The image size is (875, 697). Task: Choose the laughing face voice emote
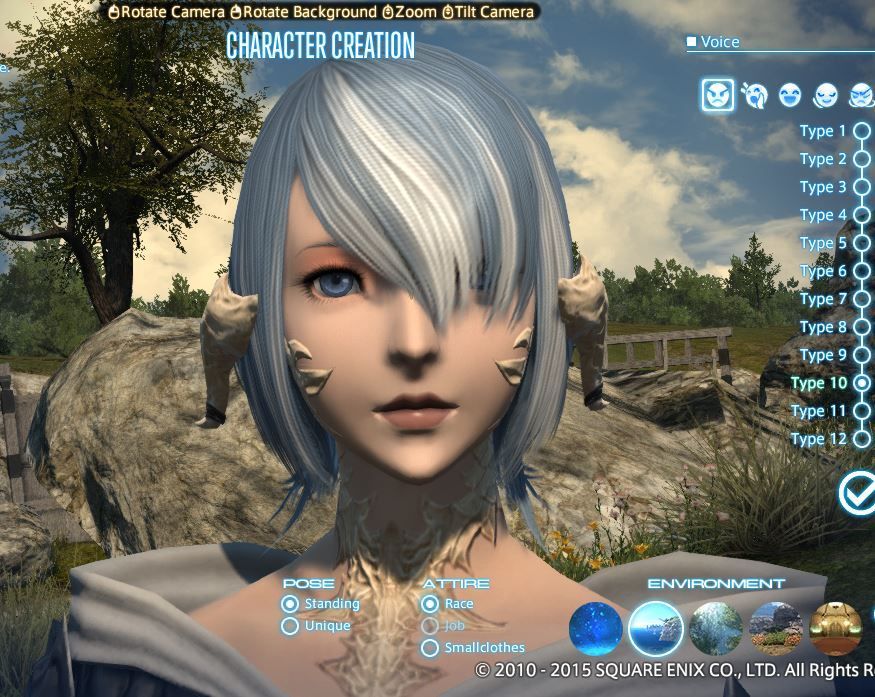790,95
